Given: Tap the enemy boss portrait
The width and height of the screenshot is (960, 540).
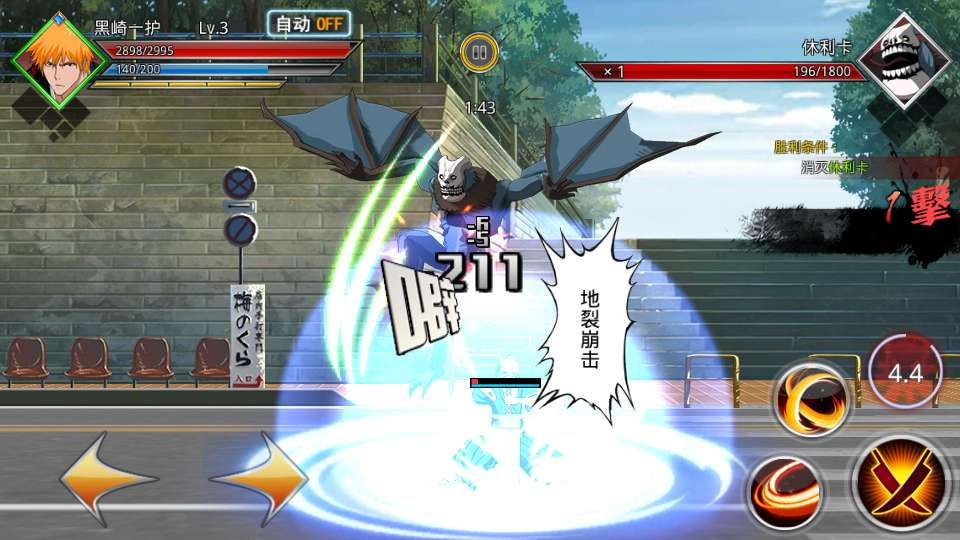Looking at the screenshot, I should [x=902, y=62].
